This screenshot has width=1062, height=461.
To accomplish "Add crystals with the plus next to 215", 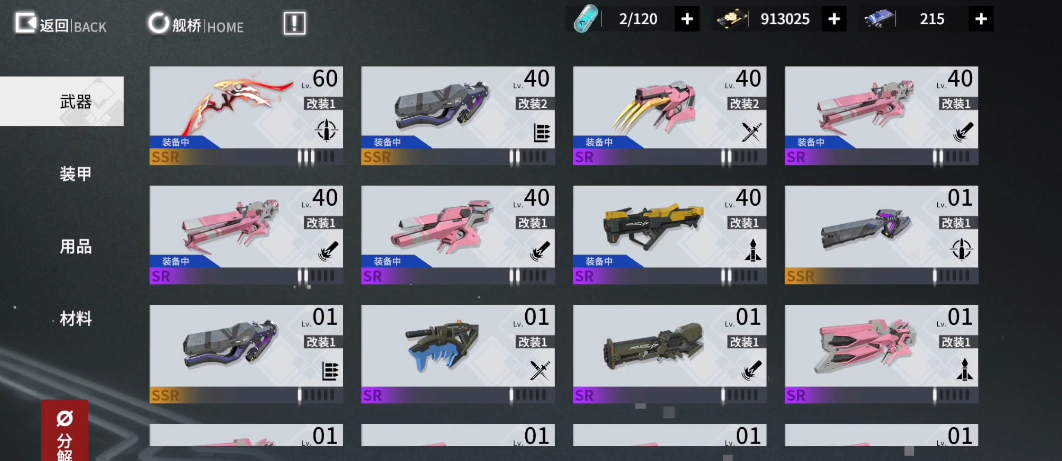I will (x=981, y=19).
